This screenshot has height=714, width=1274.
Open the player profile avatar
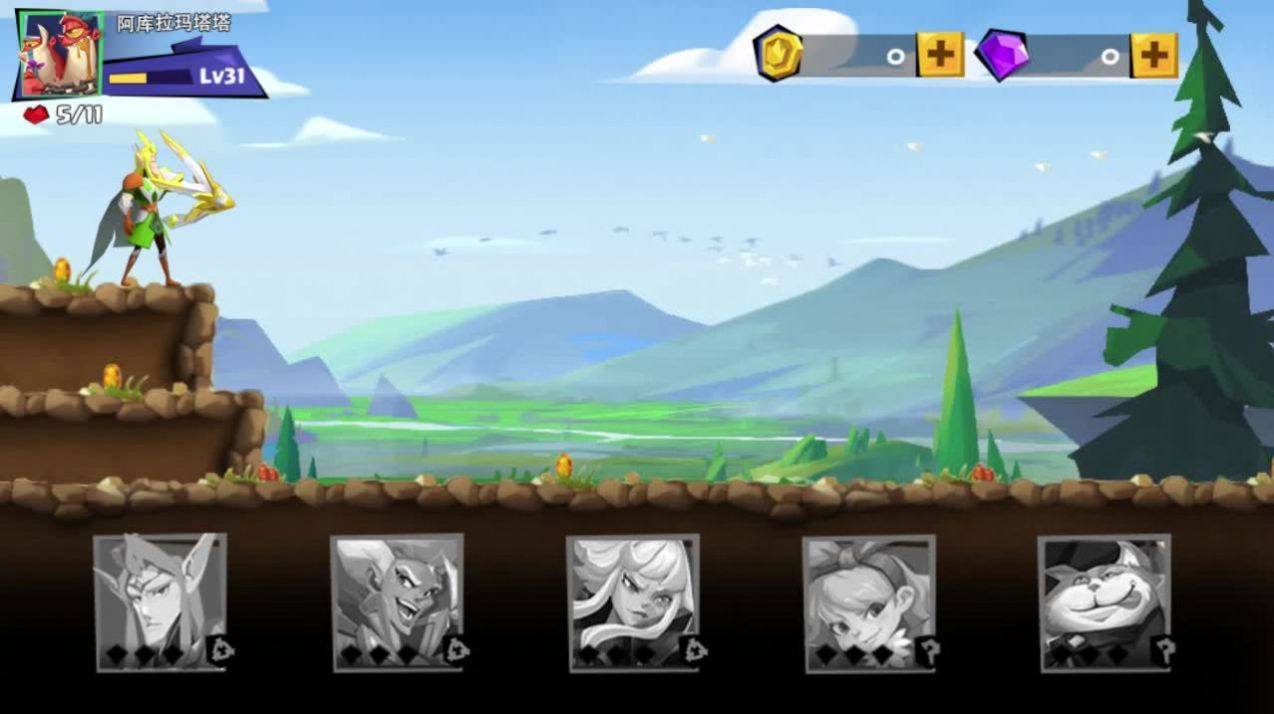coord(60,54)
